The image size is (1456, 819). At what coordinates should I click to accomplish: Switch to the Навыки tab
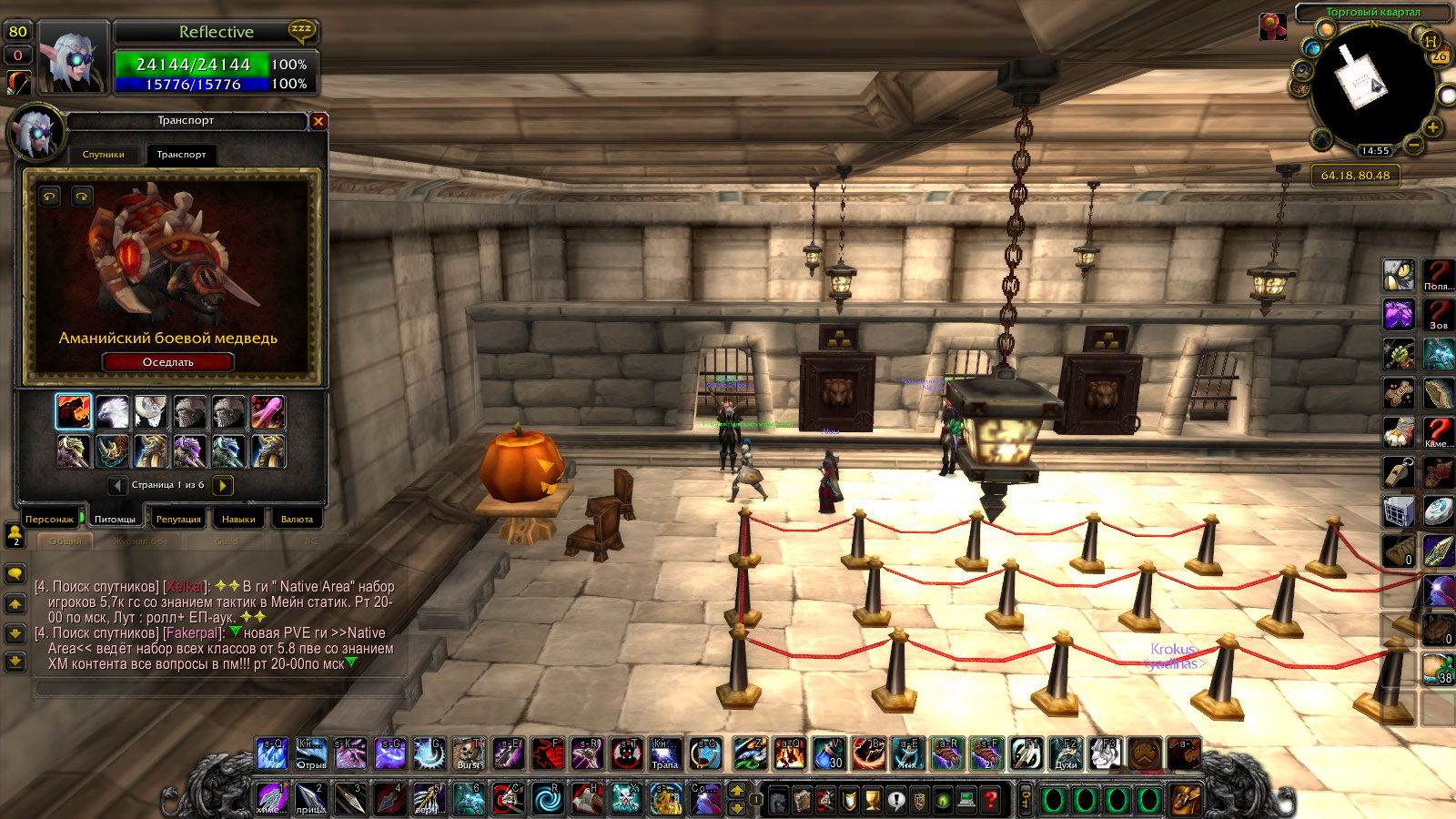tap(238, 520)
